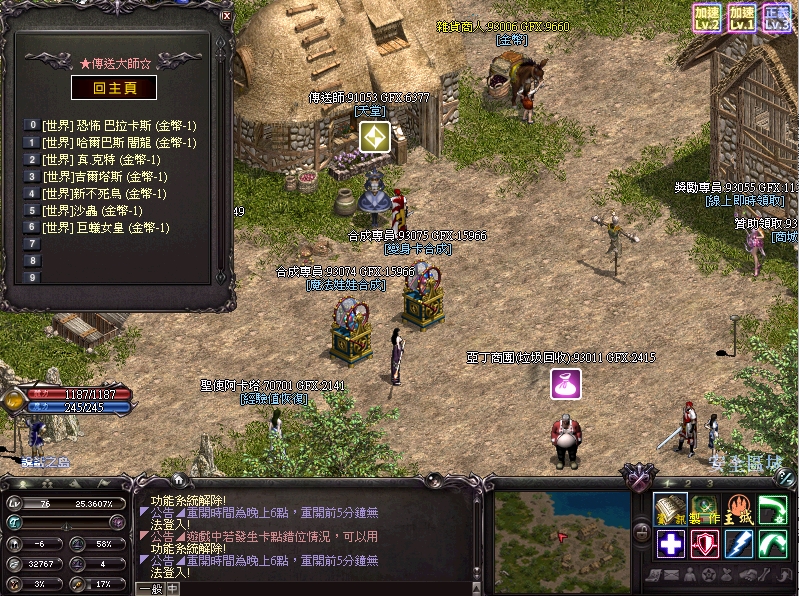This screenshot has height=596, width=799.
Task: Activate the blue cross heal skill
Action: click(670, 543)
